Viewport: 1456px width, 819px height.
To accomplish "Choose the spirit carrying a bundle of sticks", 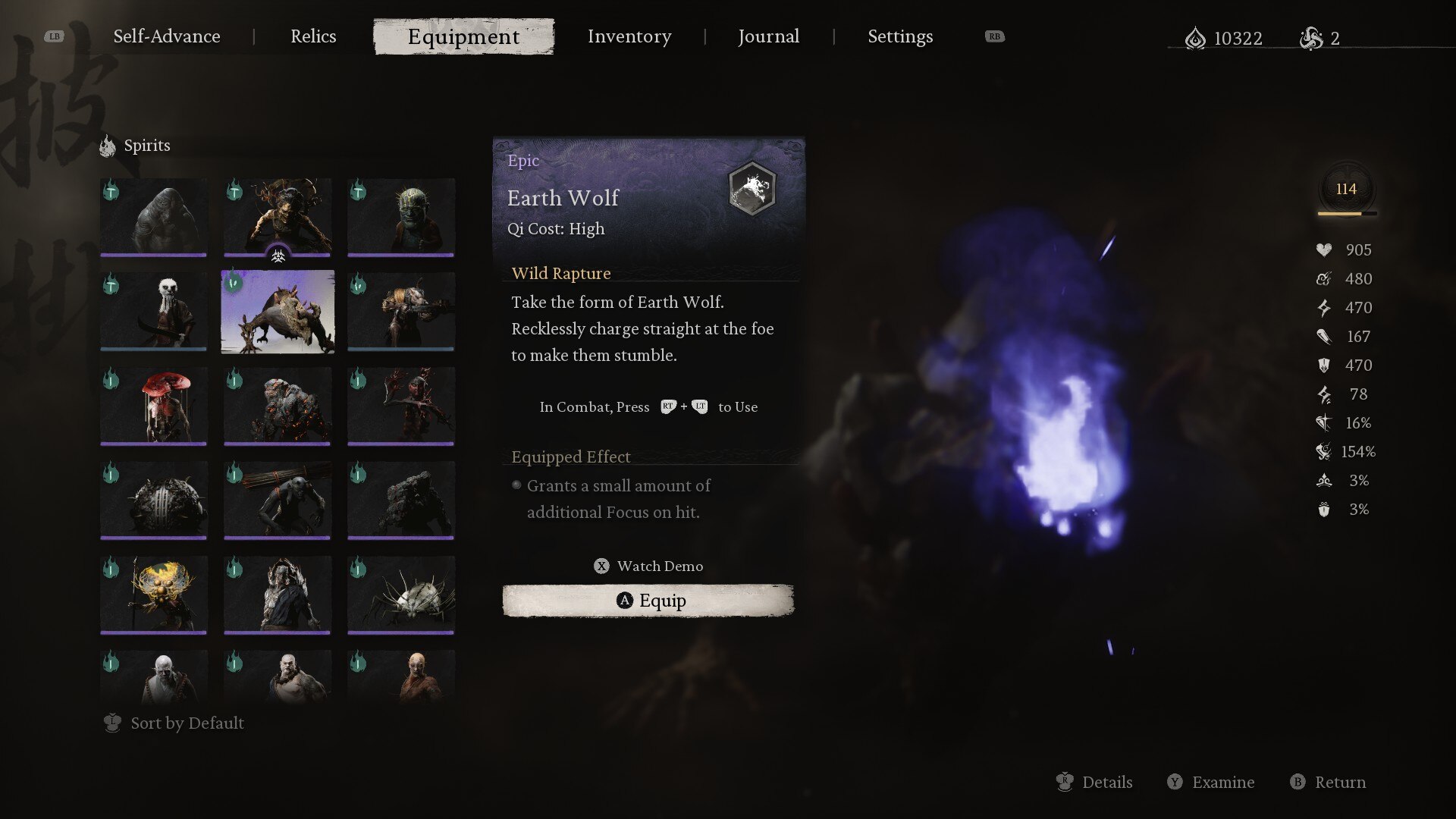I will click(x=278, y=500).
